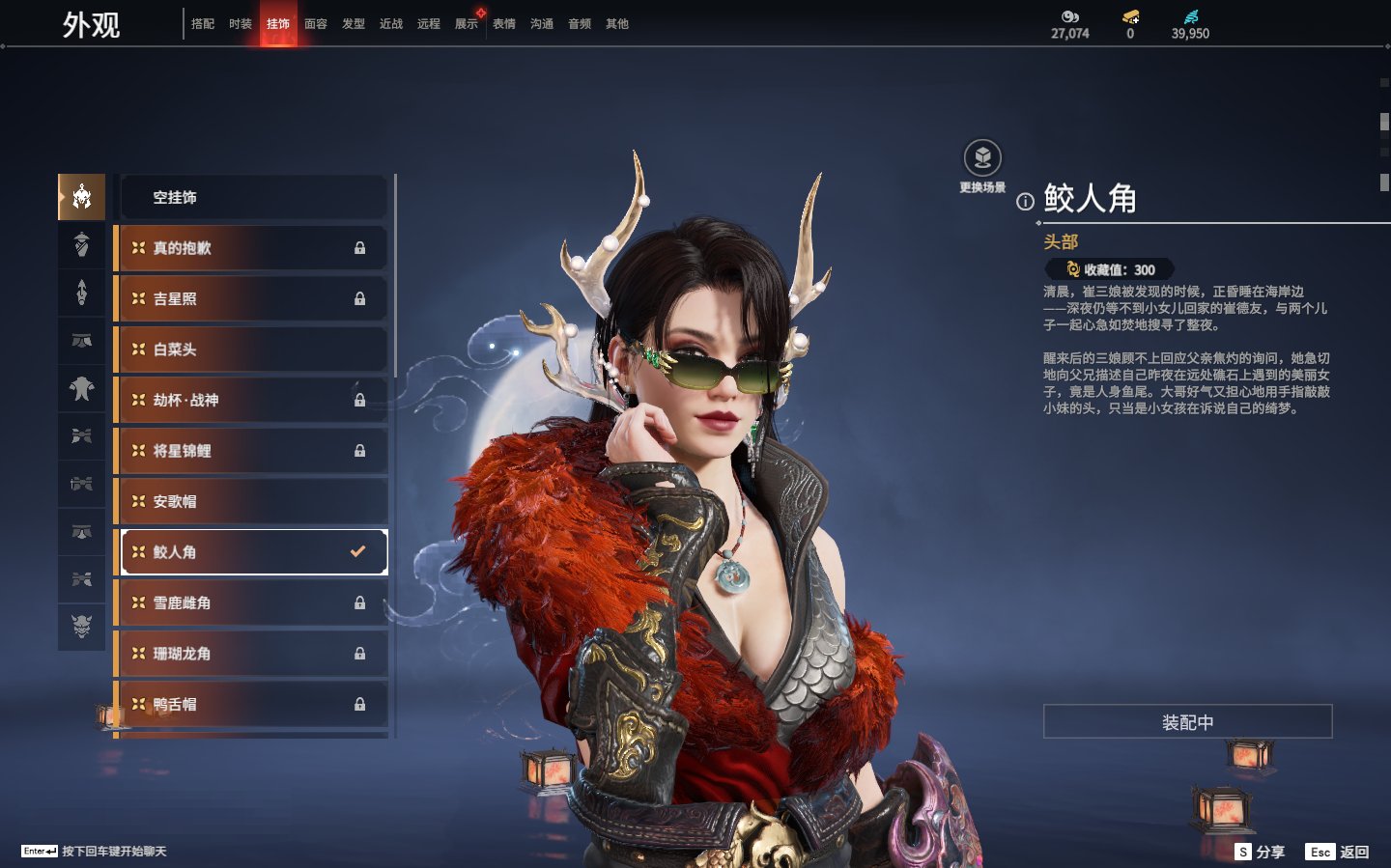Image resolution: width=1391 pixels, height=868 pixels.
Task: Open the 时装 tab
Action: [x=241, y=24]
